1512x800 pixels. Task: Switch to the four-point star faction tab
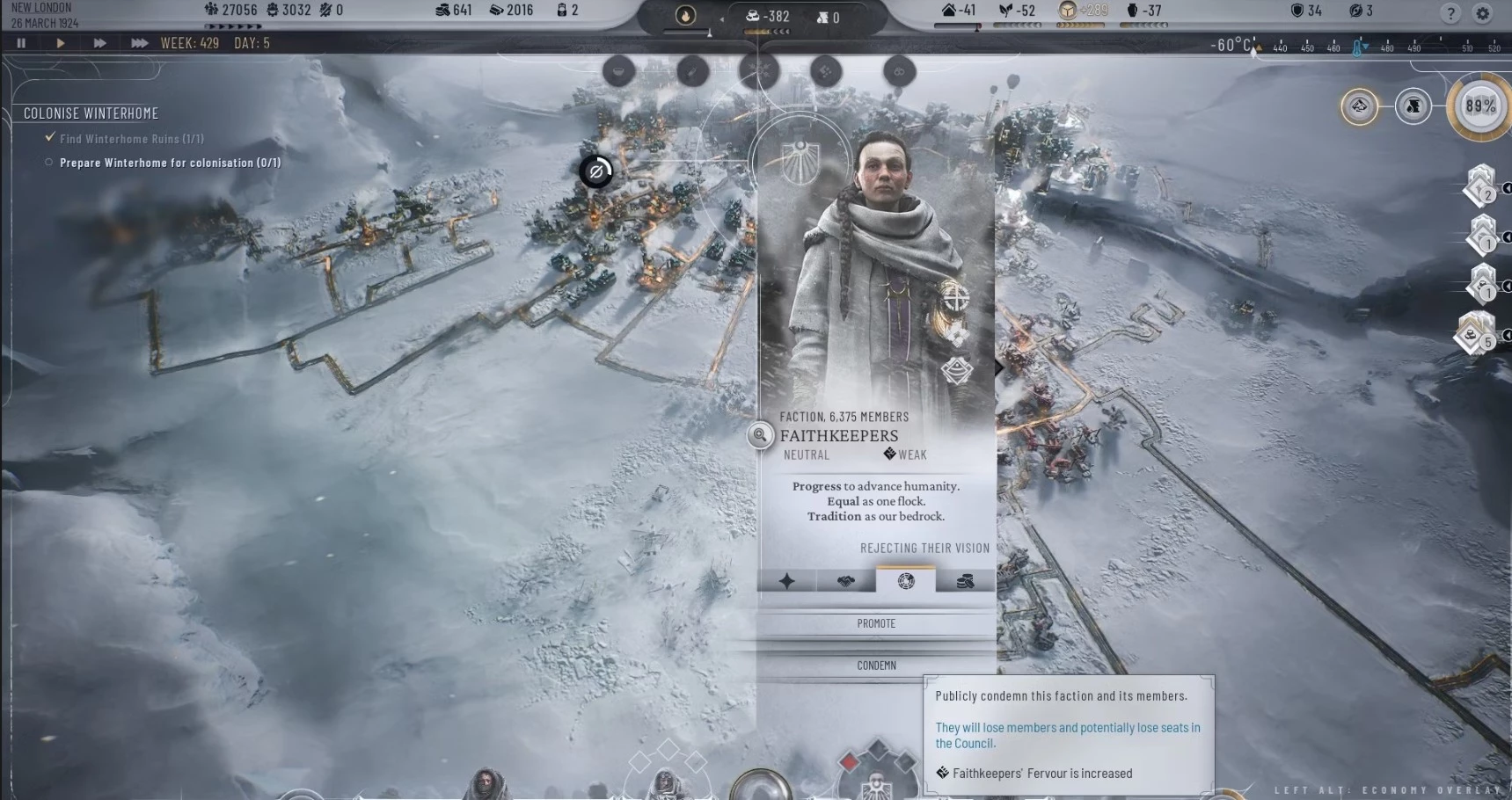pyautogui.click(x=786, y=580)
